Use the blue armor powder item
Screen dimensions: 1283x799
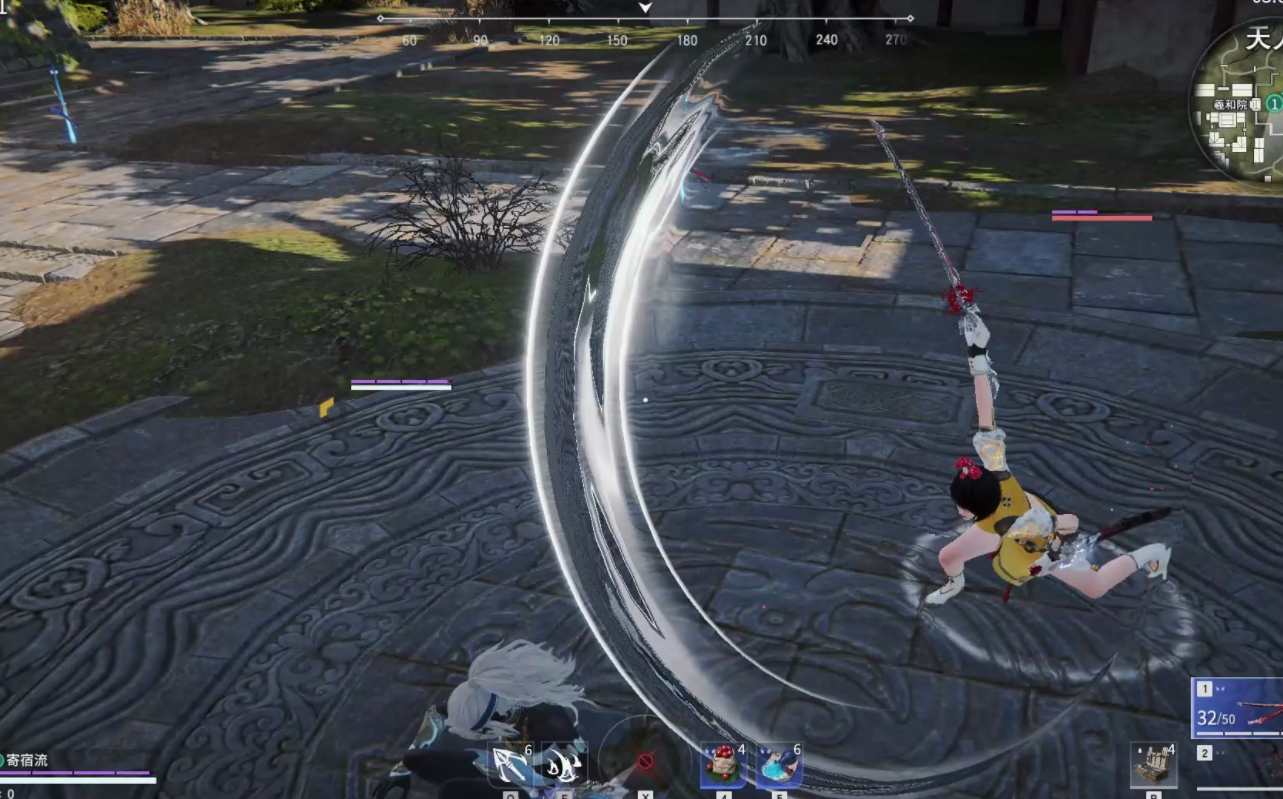779,766
